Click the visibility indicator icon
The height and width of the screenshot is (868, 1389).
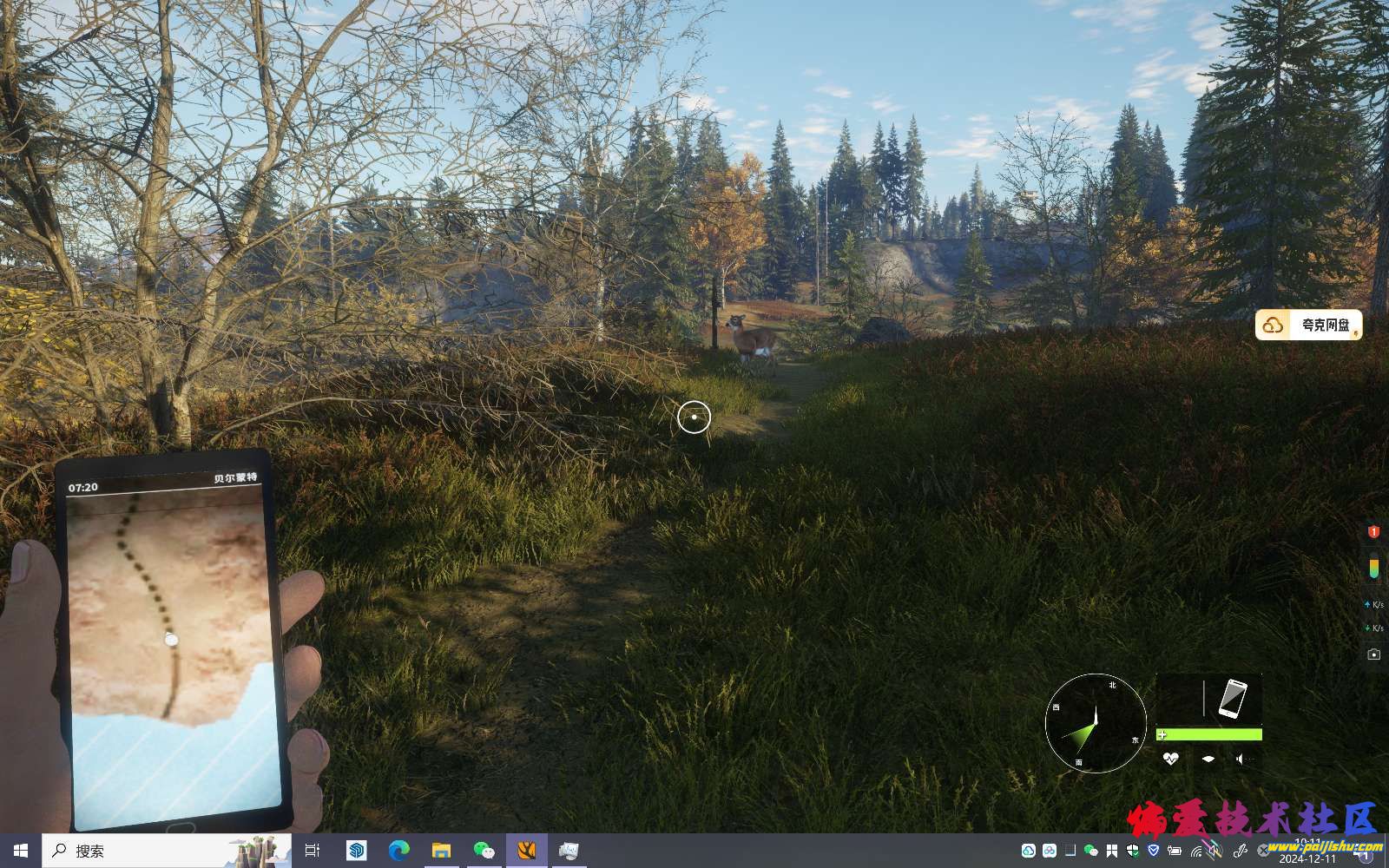(1208, 759)
